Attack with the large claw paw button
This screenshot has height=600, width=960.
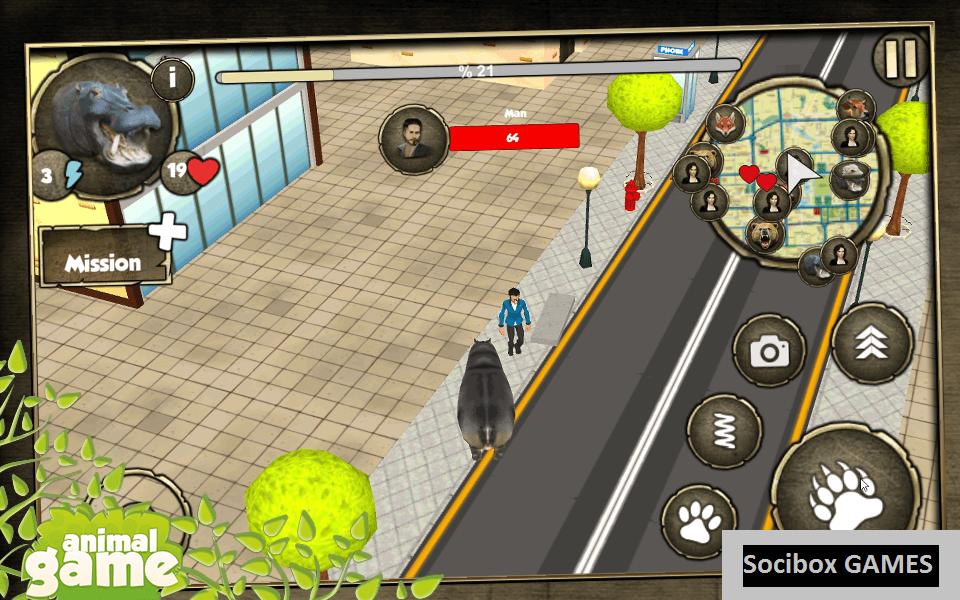click(x=845, y=490)
